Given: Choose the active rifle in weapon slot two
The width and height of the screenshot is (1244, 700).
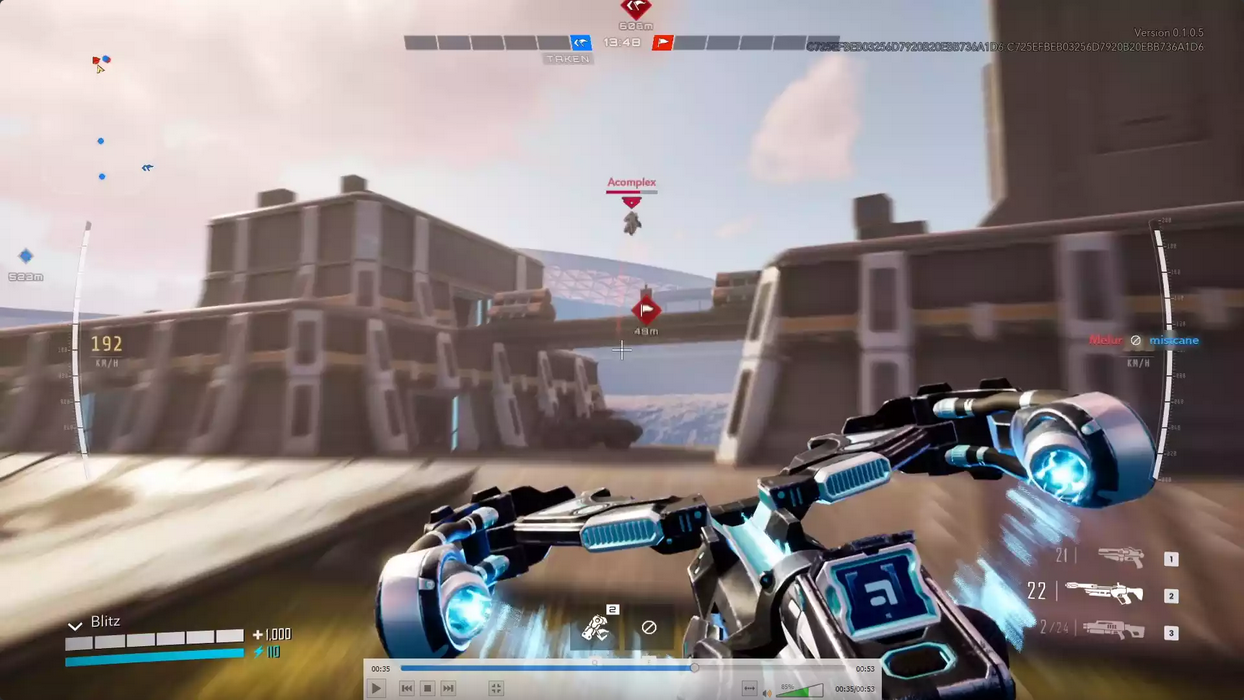Looking at the screenshot, I should click(x=1105, y=593).
